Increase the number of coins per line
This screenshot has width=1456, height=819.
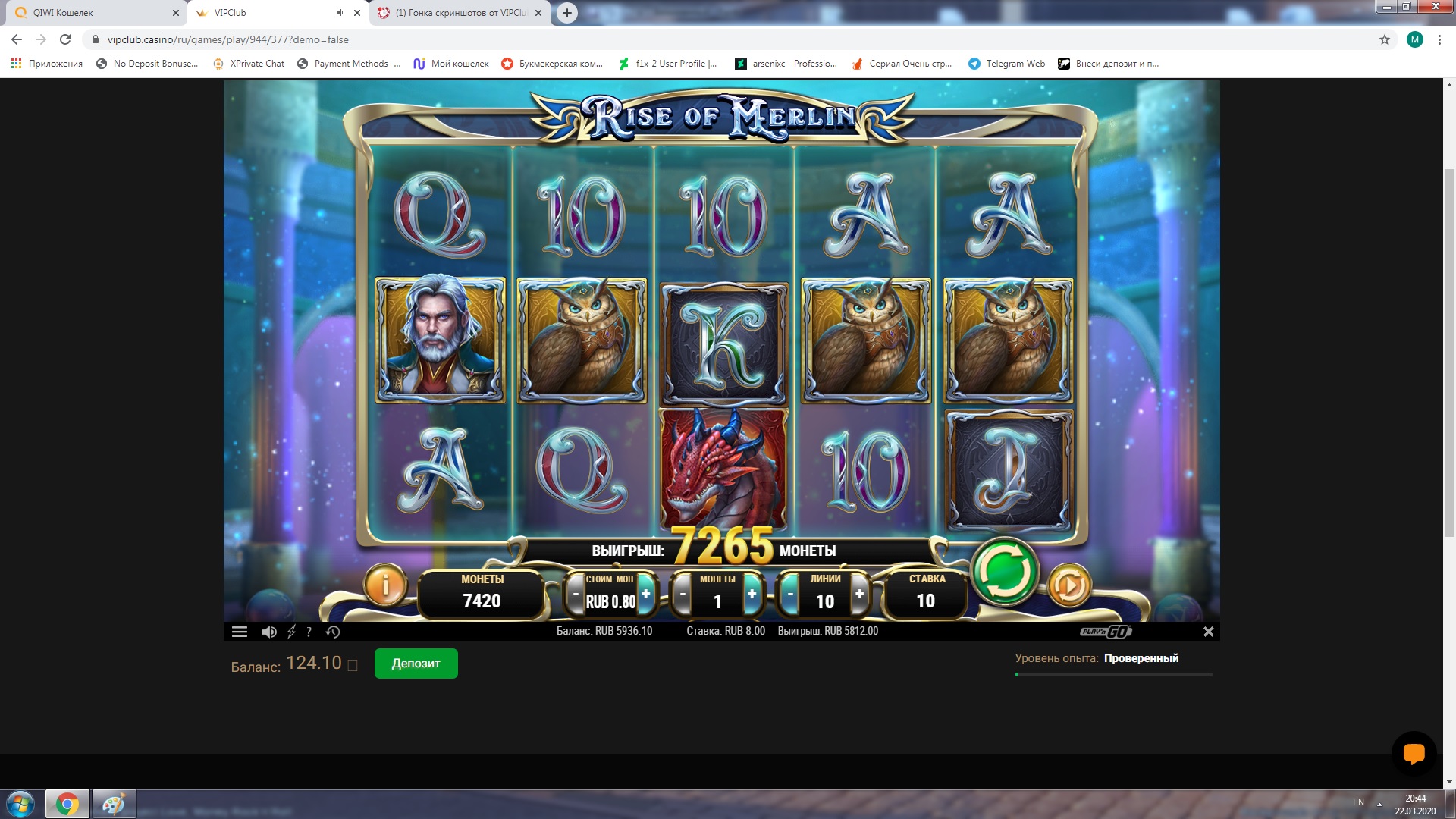click(752, 595)
